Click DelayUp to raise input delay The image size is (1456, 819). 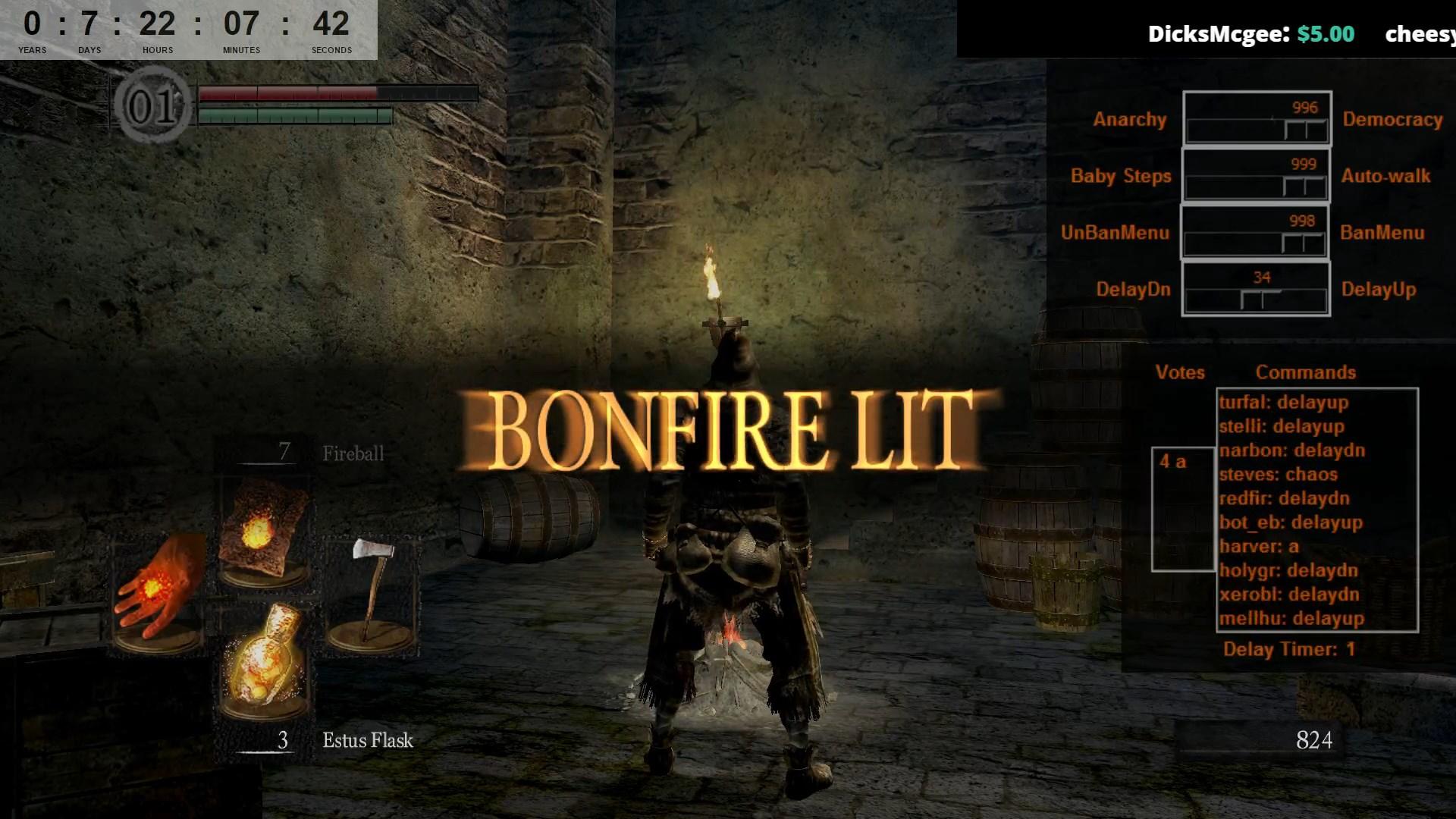tap(1379, 290)
